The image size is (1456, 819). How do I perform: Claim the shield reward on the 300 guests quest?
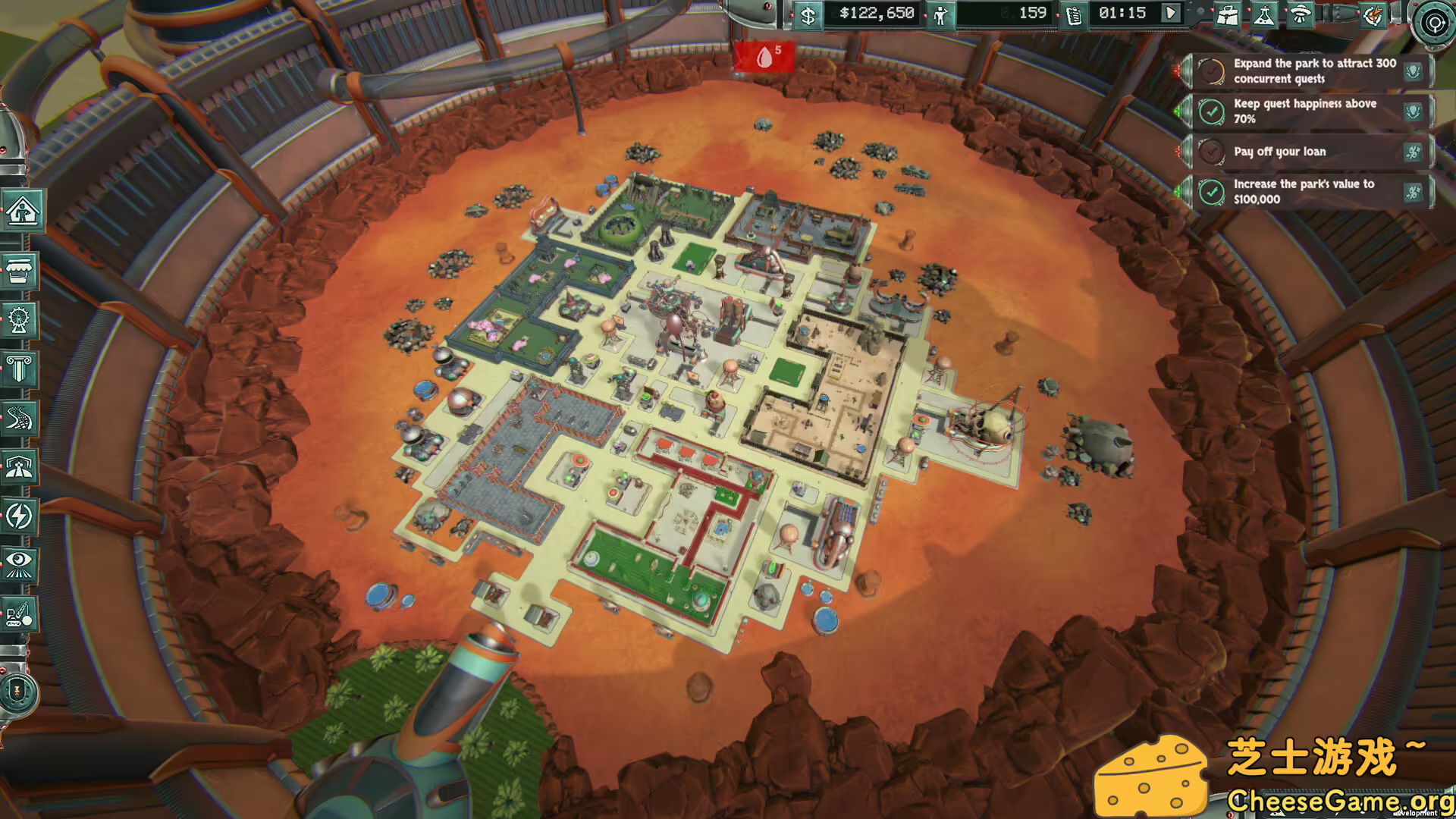1412,71
